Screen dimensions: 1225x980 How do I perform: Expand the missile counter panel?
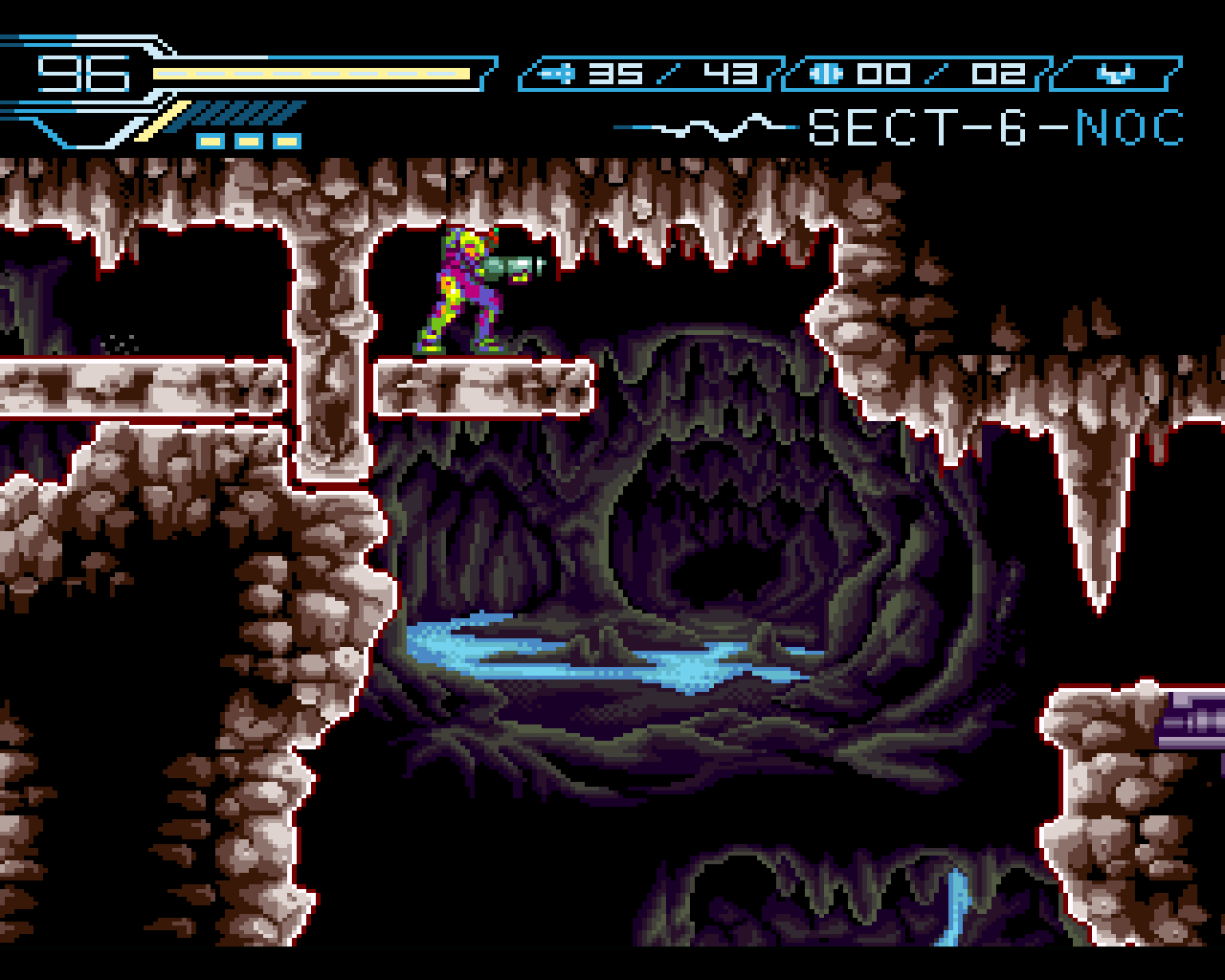[651, 74]
